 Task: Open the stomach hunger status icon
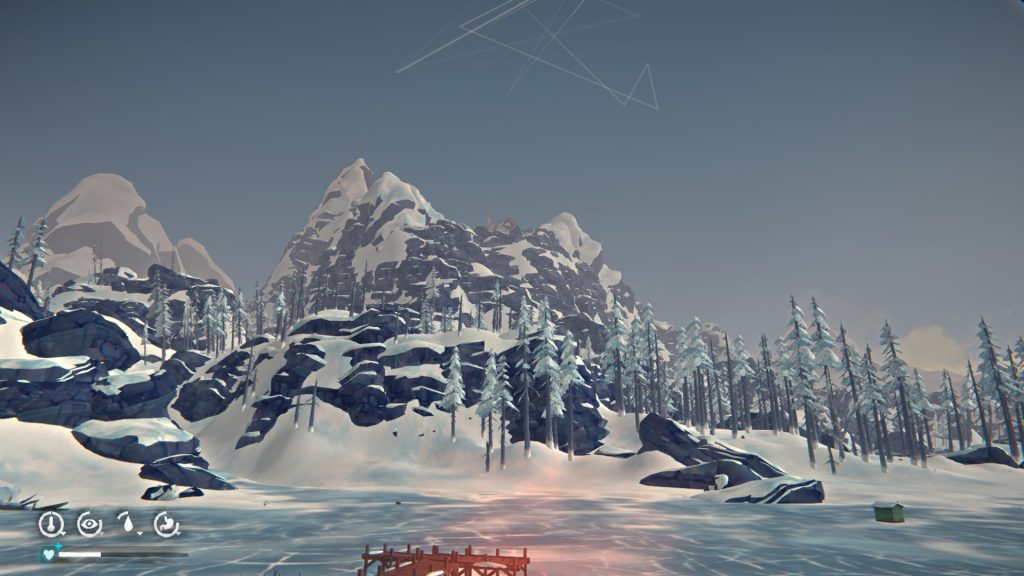(x=166, y=523)
